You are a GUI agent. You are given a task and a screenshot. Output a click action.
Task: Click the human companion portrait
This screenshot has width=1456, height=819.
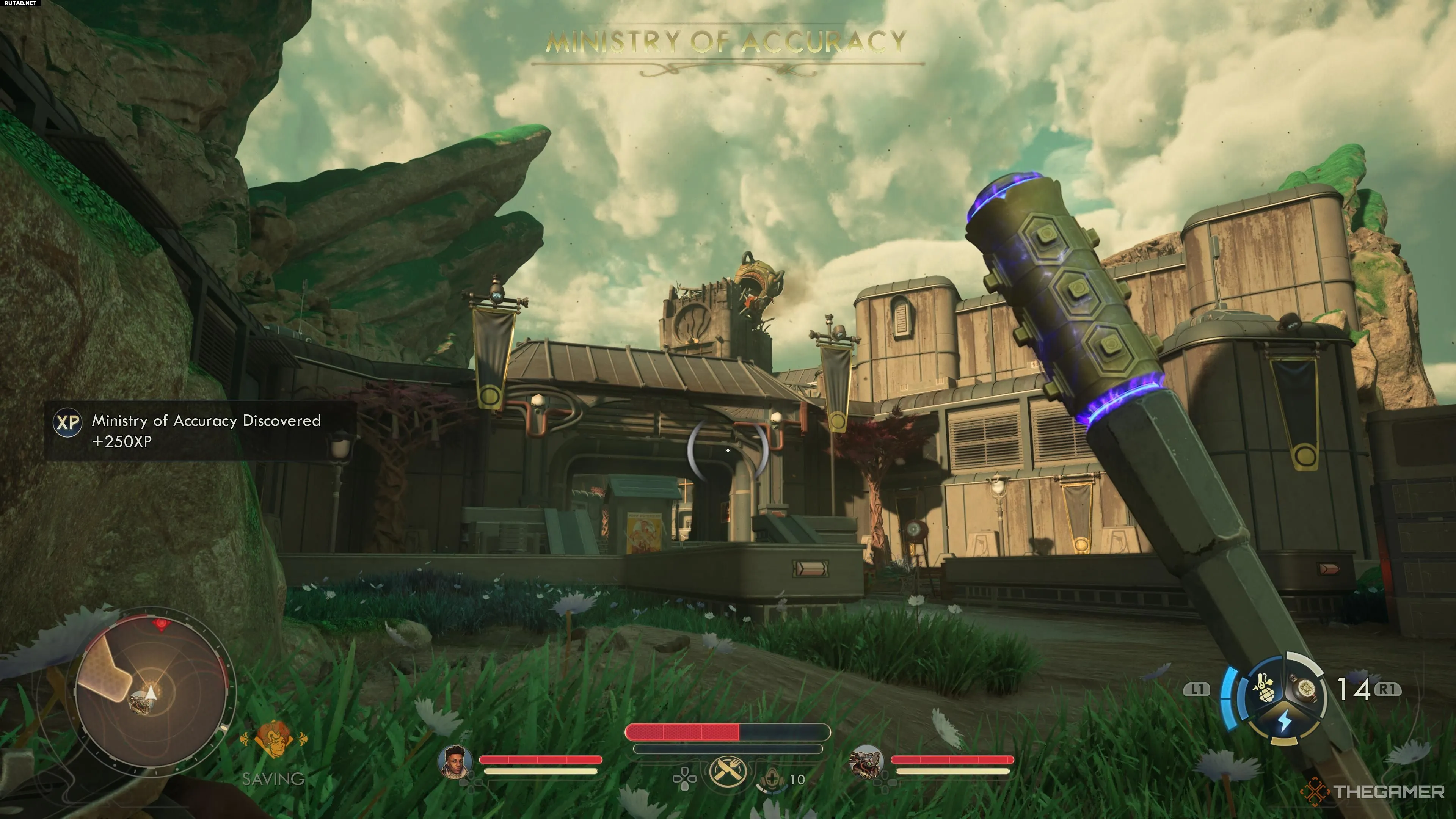click(x=455, y=761)
